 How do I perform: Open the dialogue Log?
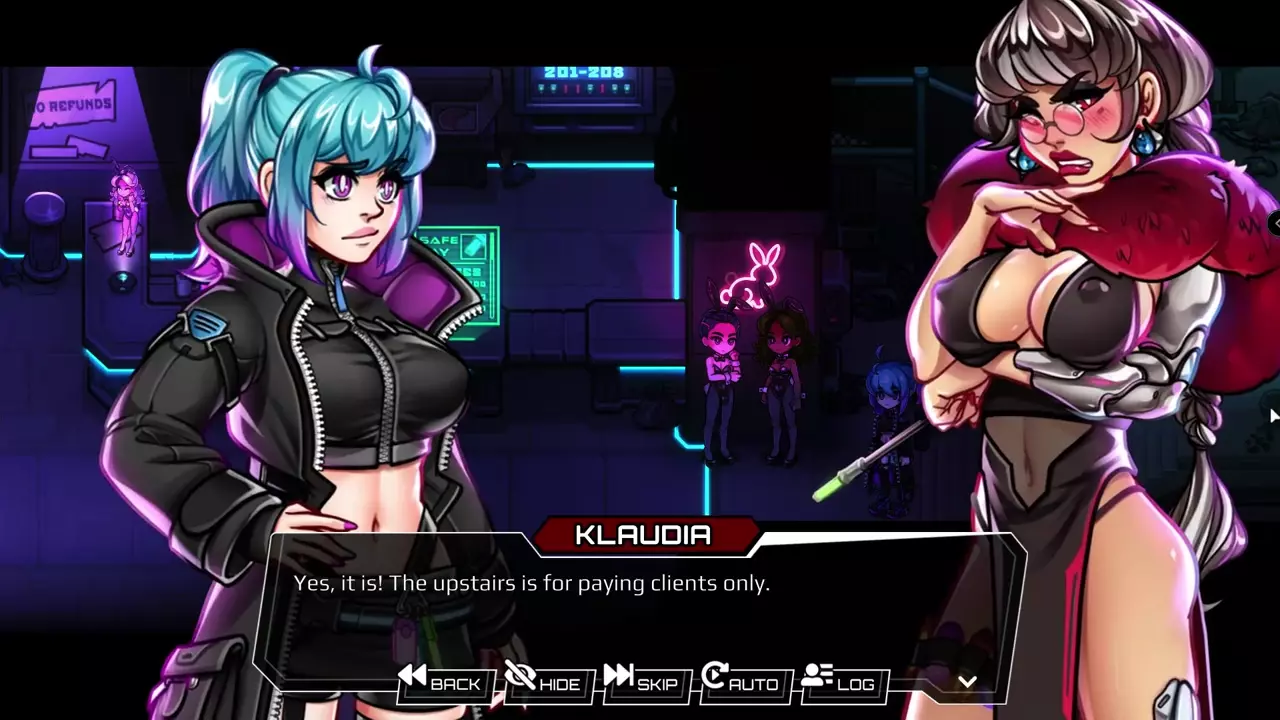[x=840, y=682]
